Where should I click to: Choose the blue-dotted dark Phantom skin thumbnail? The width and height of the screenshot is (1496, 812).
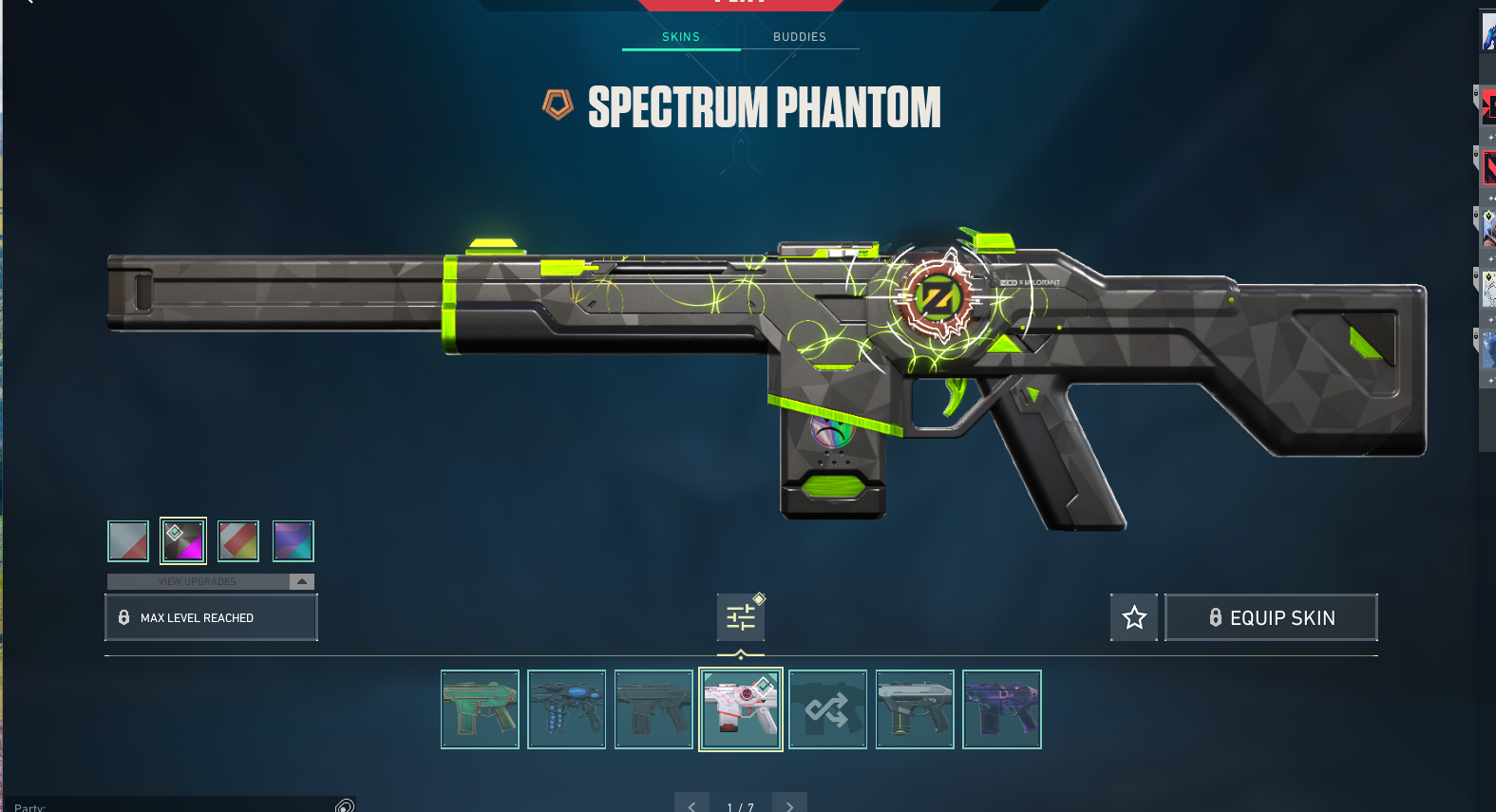click(567, 709)
